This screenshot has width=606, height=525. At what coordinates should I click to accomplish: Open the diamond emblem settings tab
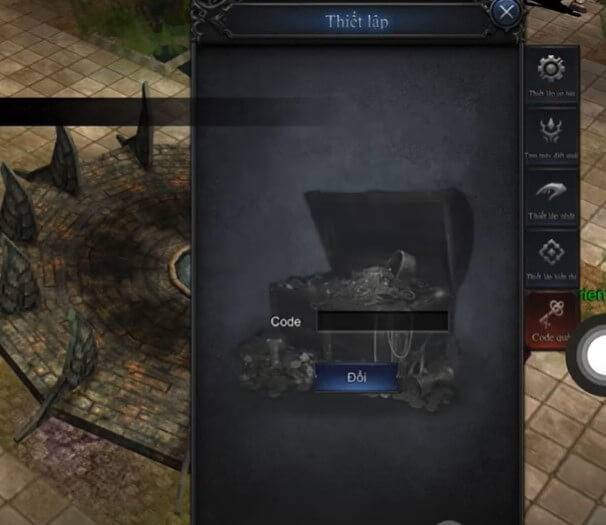tap(551, 257)
